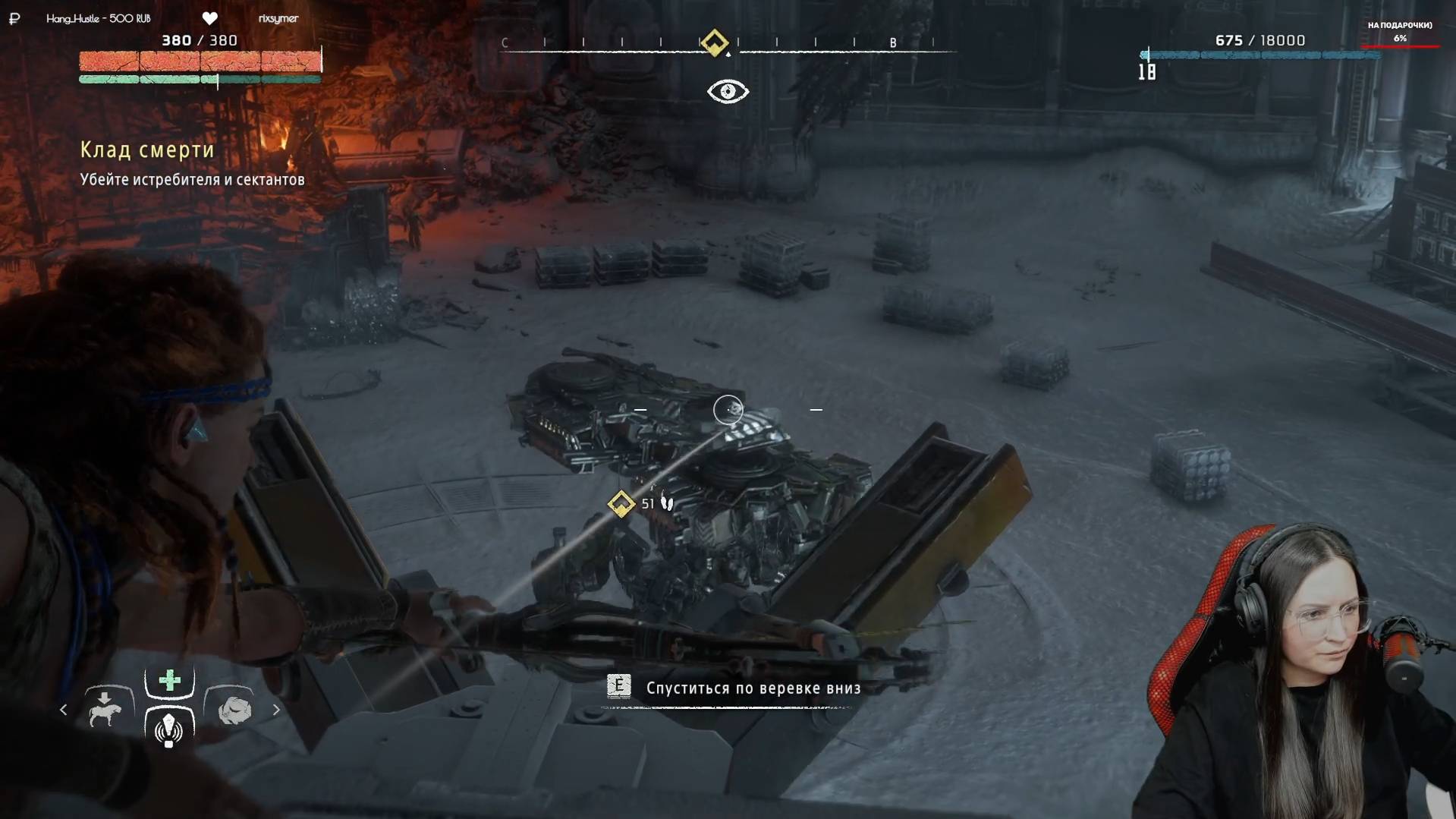Activate the lure call tool slot
The image size is (1456, 819).
click(168, 729)
